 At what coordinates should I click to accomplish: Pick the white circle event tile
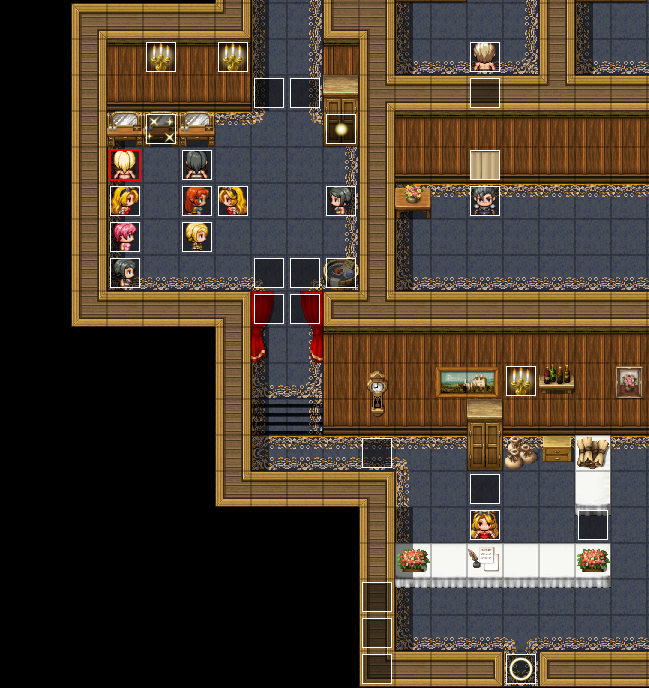click(x=521, y=668)
